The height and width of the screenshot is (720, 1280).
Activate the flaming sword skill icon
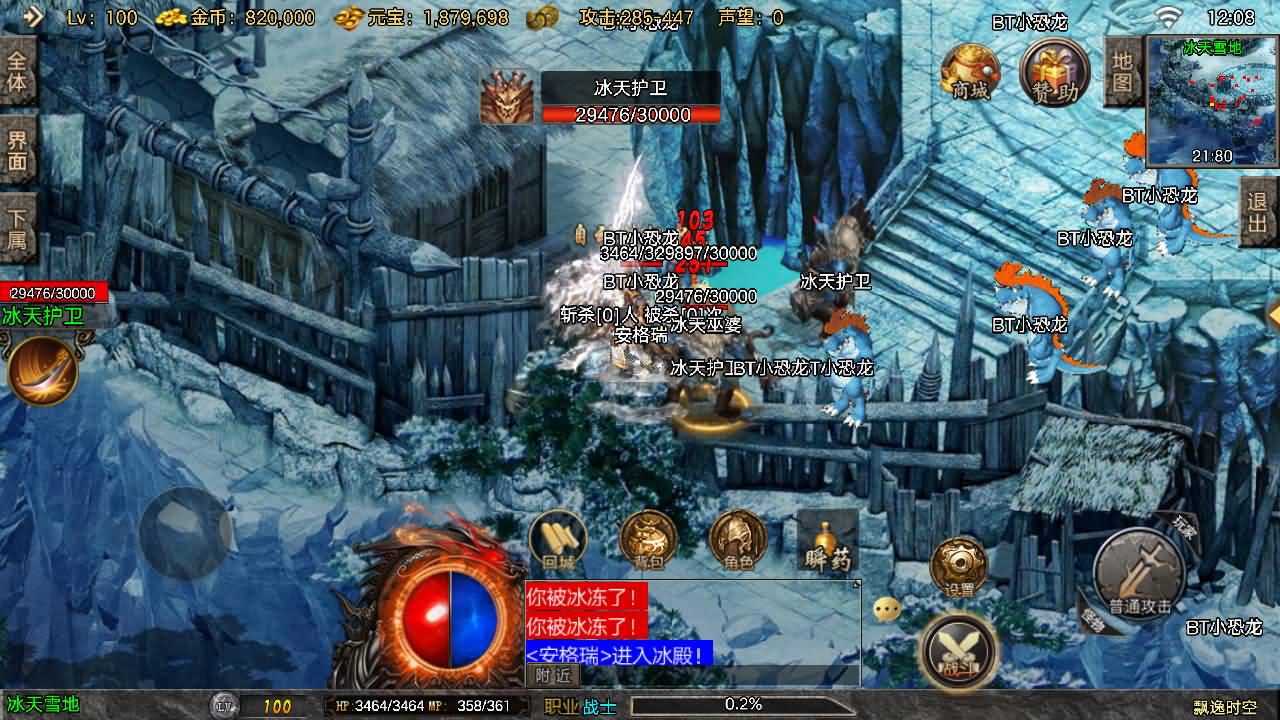42,370
